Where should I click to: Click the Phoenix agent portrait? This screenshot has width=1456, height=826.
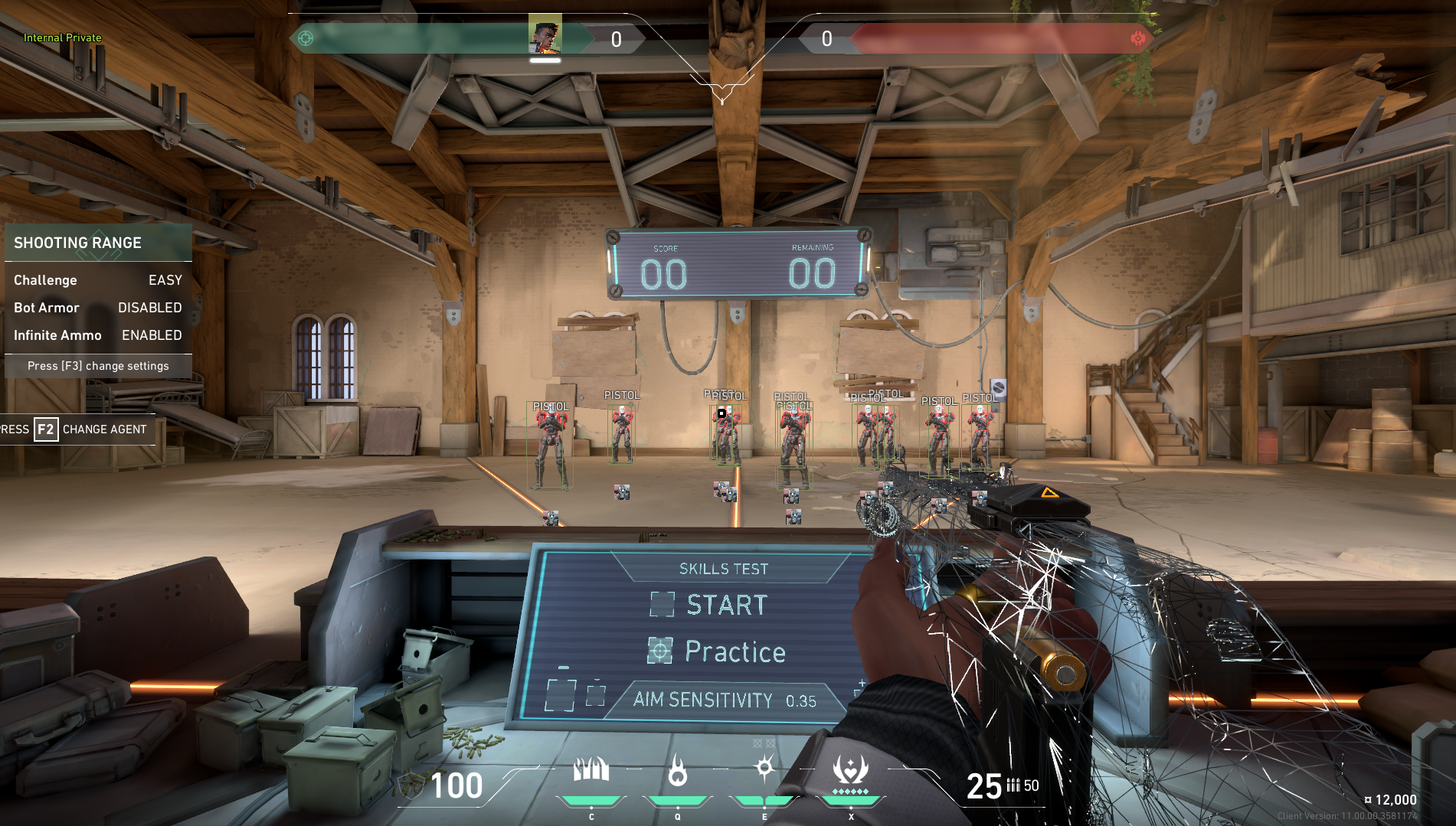(x=545, y=34)
